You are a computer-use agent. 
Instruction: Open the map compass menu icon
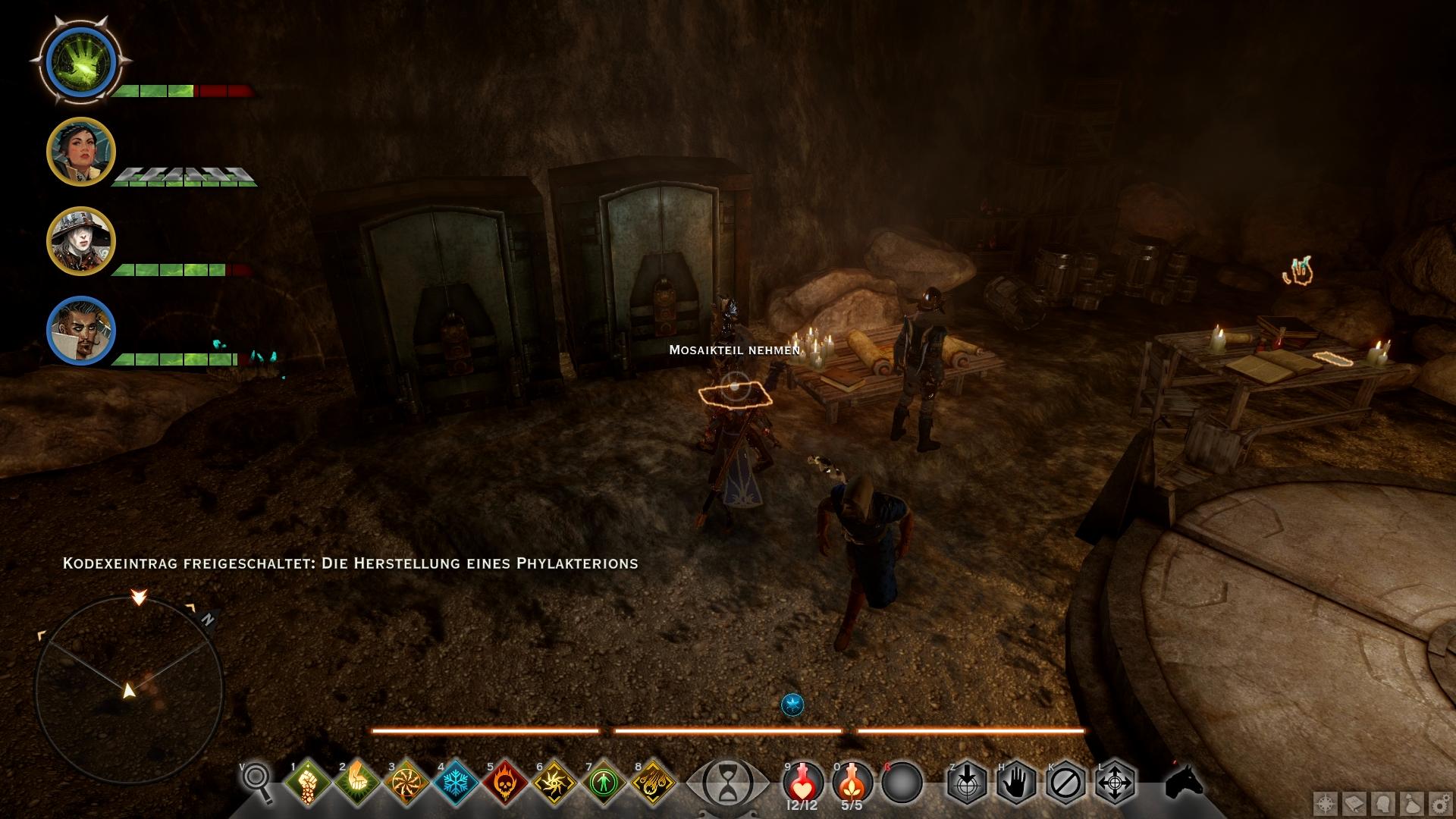pyautogui.click(x=1326, y=803)
